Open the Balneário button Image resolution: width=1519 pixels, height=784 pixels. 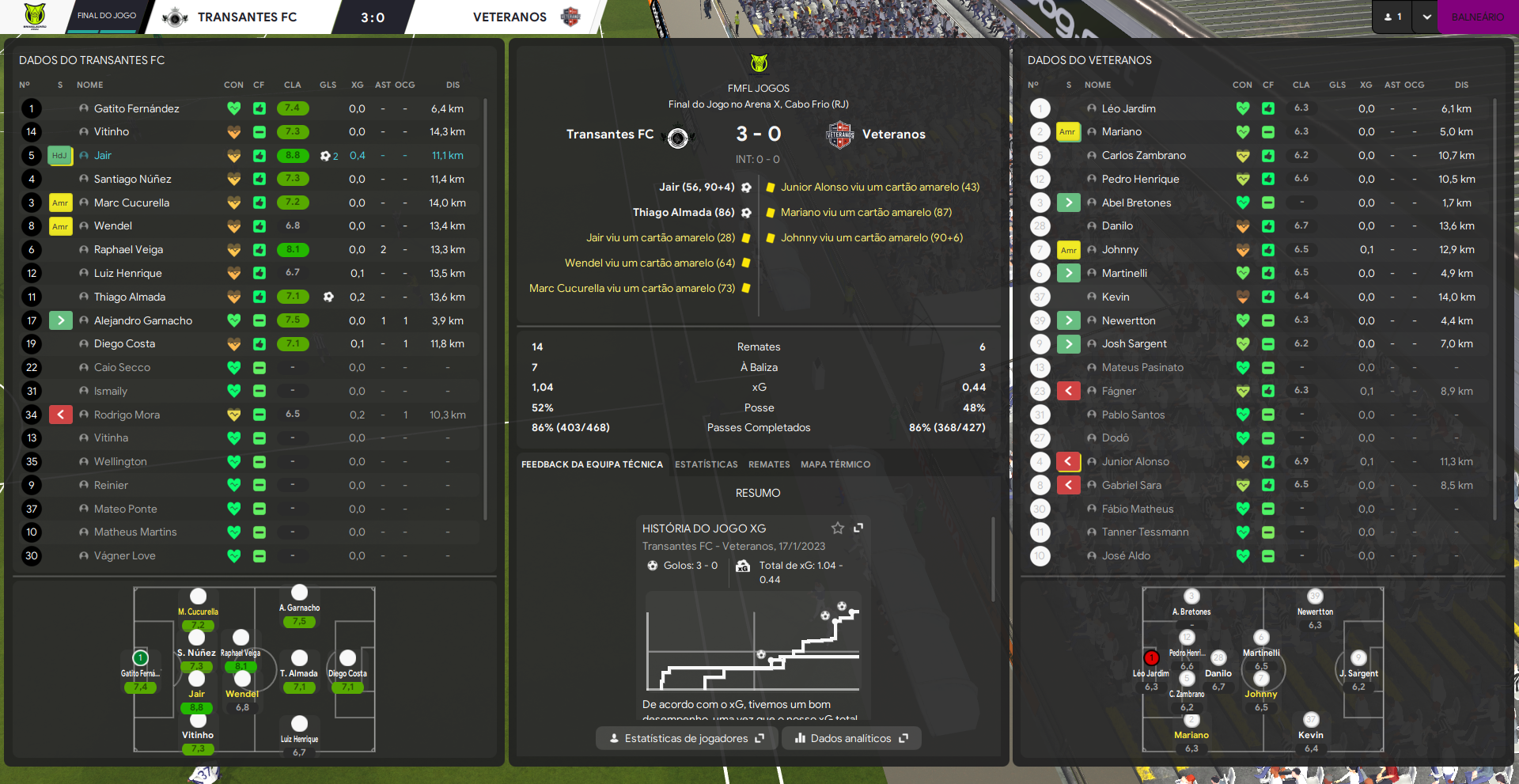(1477, 17)
